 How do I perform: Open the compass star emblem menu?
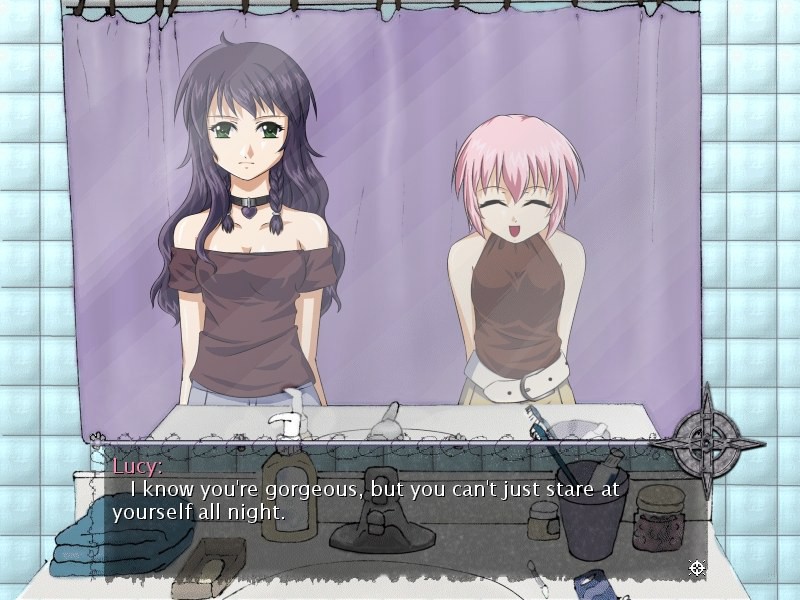[707, 441]
